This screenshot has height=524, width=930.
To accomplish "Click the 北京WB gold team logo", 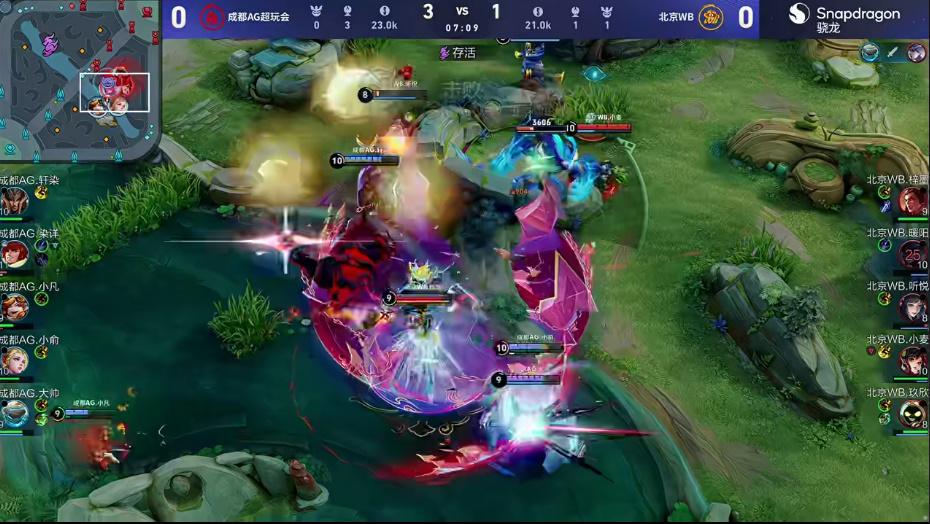I will pos(711,17).
